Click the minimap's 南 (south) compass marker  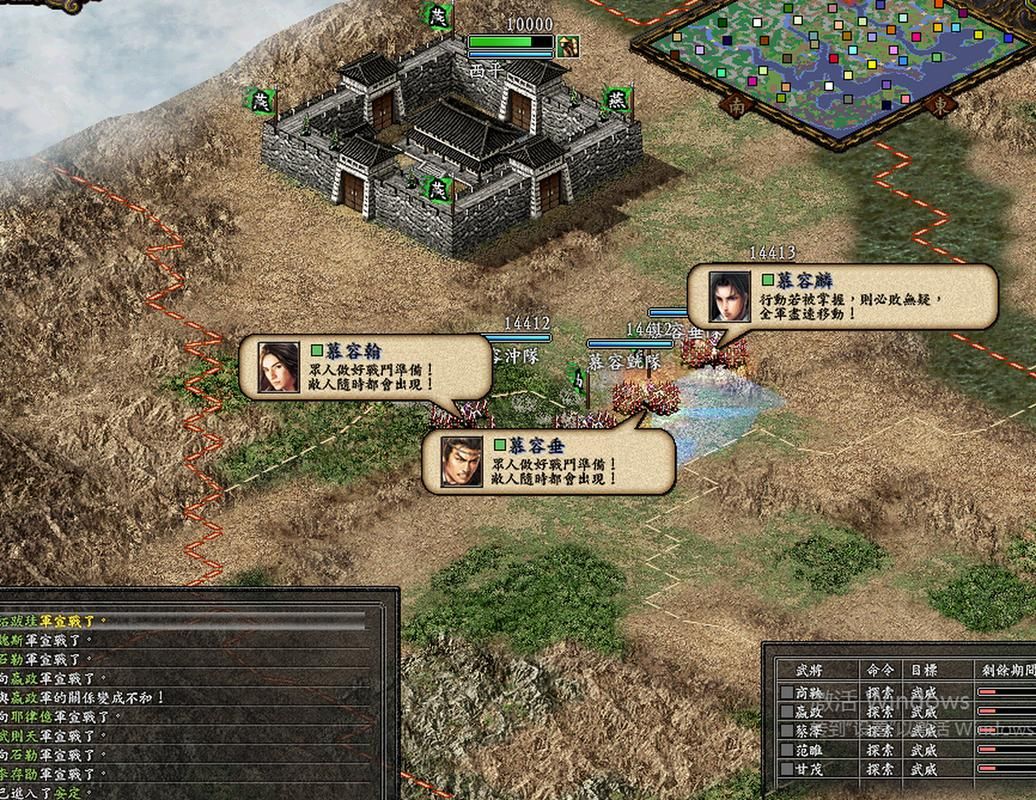pos(738,103)
